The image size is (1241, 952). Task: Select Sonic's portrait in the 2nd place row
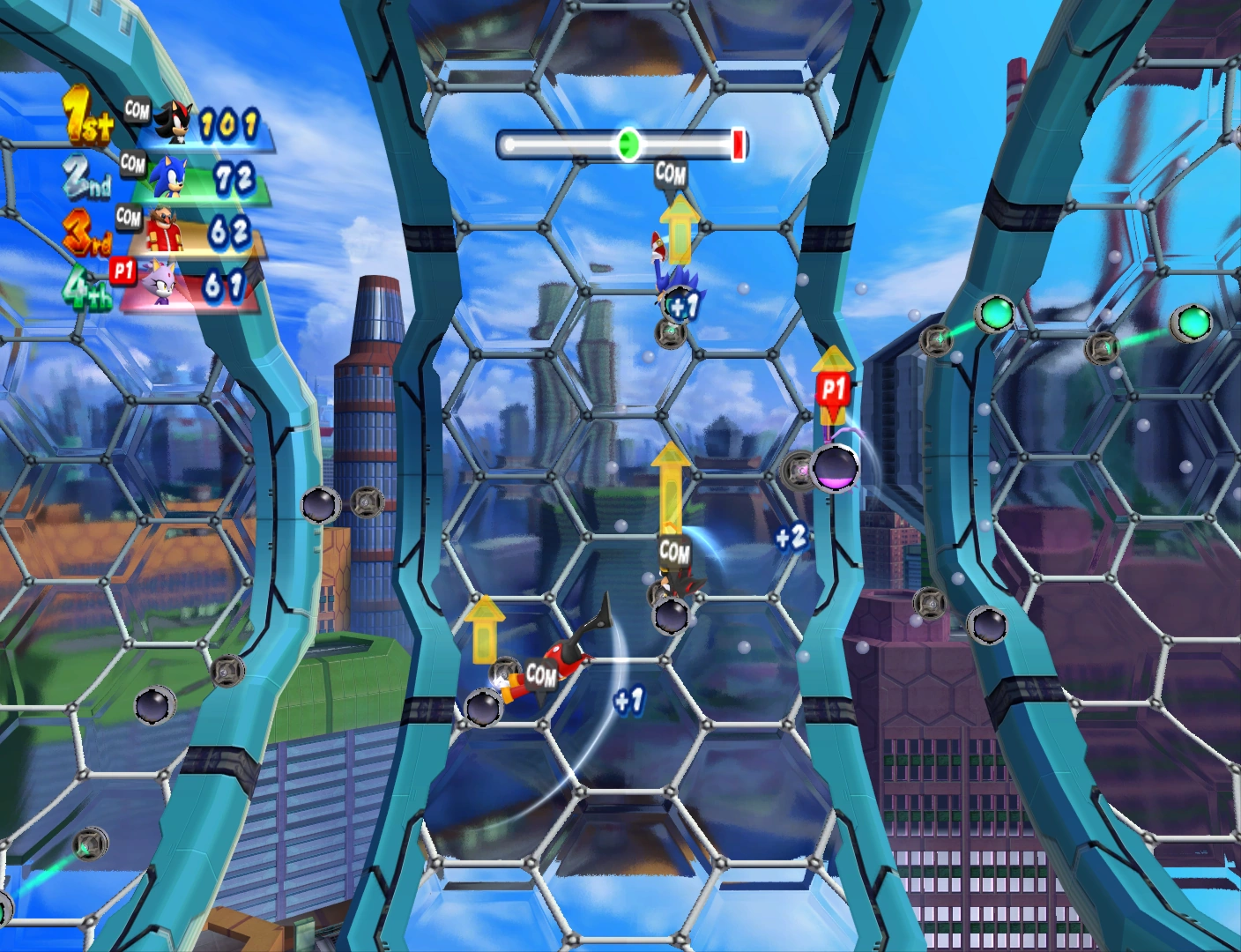click(x=167, y=176)
